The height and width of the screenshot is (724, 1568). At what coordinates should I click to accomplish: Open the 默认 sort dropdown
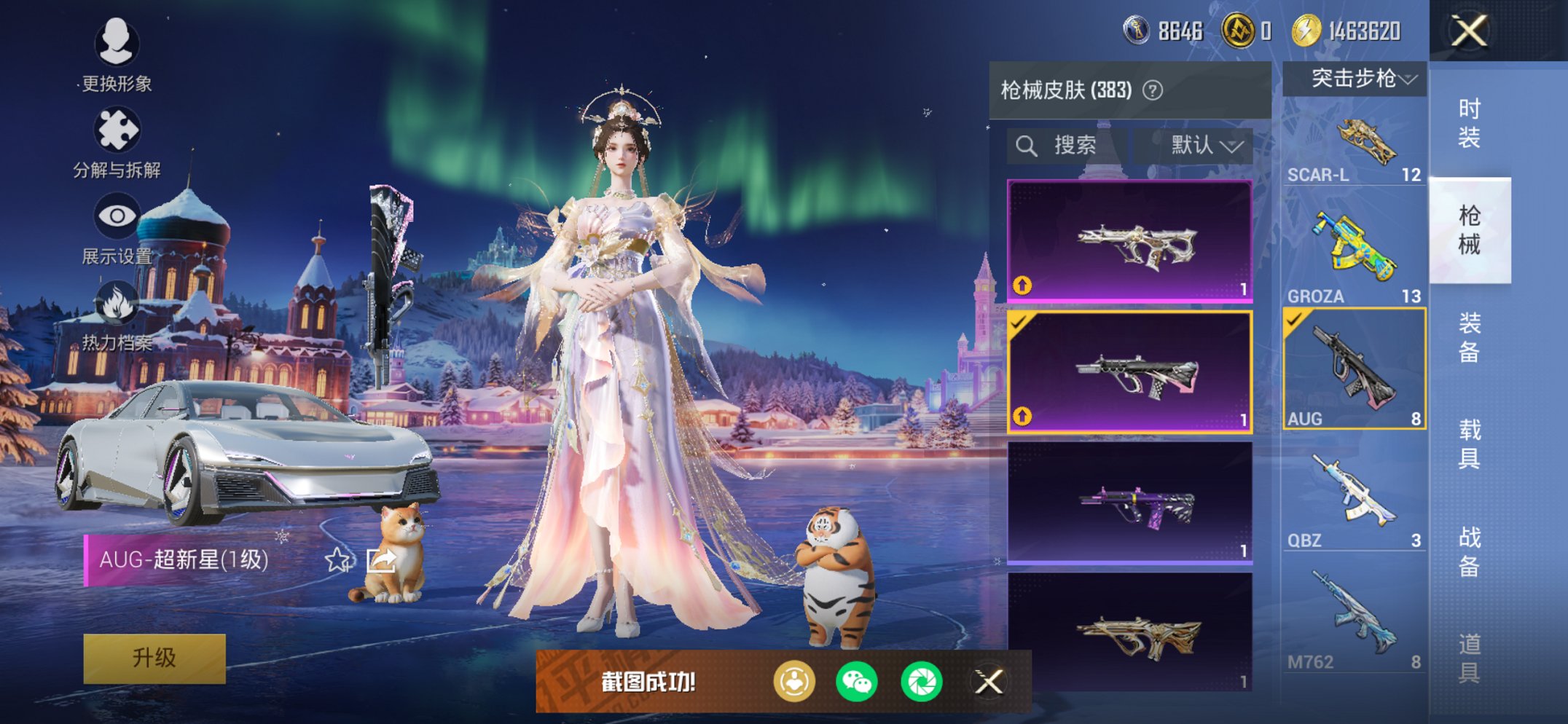(x=1205, y=146)
